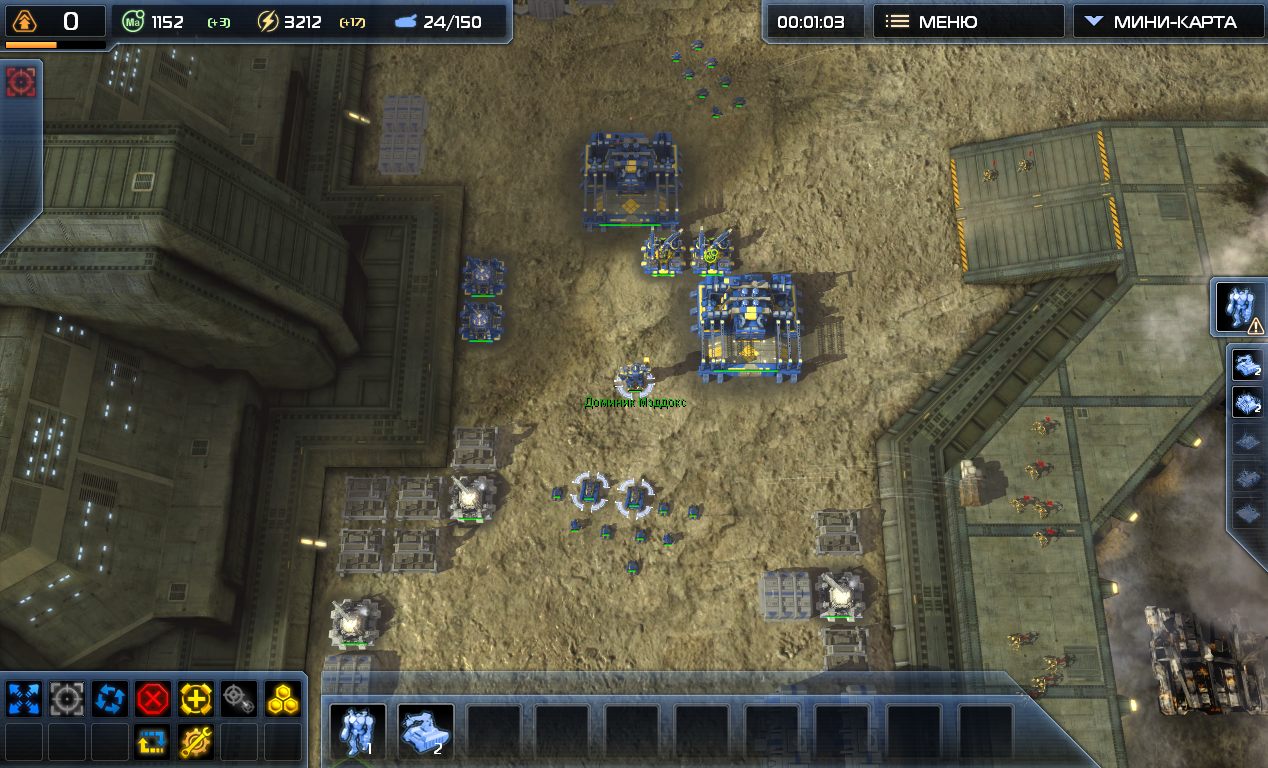Click the grey double-crosshair command icon
Viewport: 1268px width, 768px height.
(239, 698)
